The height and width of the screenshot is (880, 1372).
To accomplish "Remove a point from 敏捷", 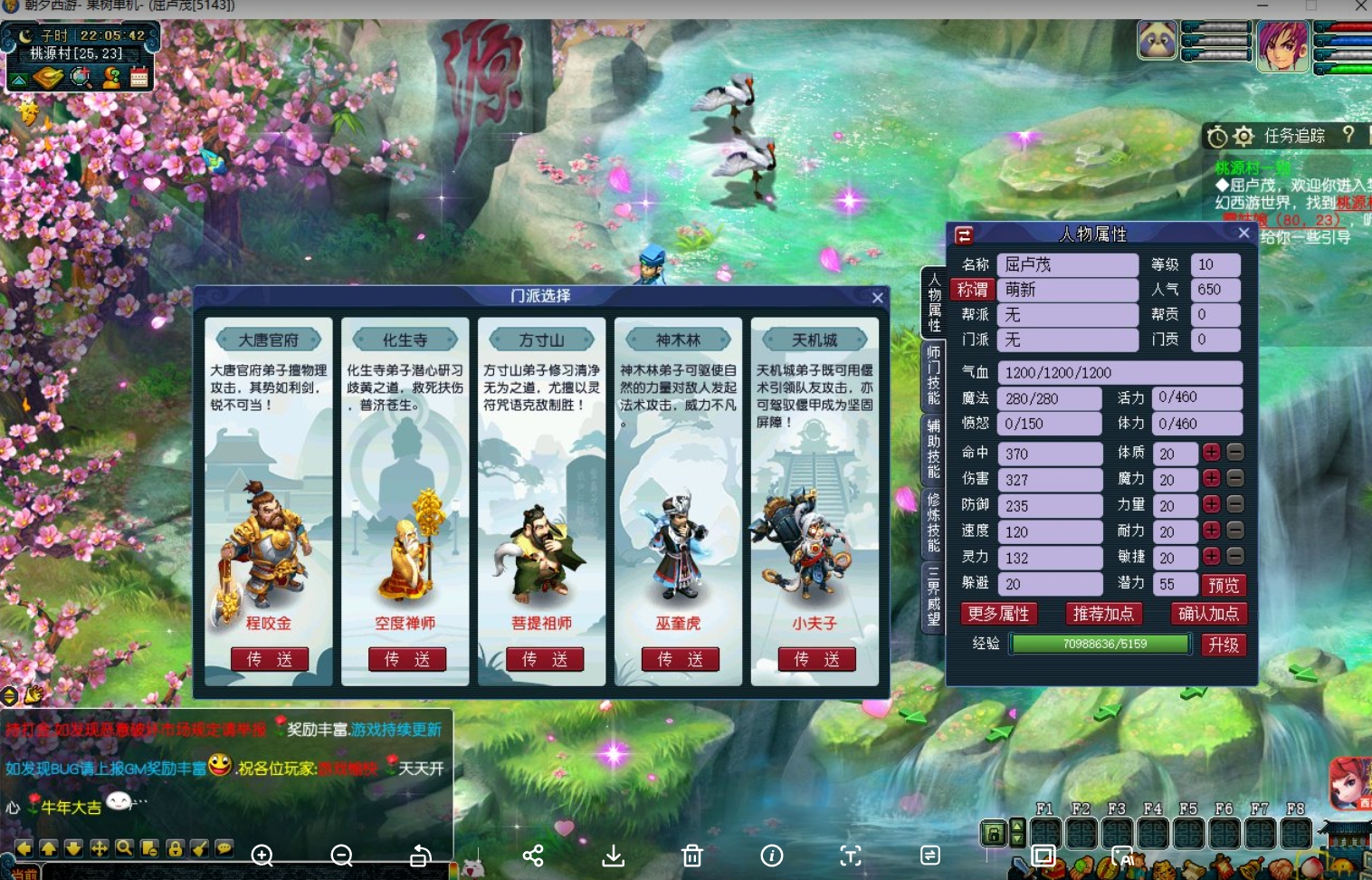I will coord(1235,557).
